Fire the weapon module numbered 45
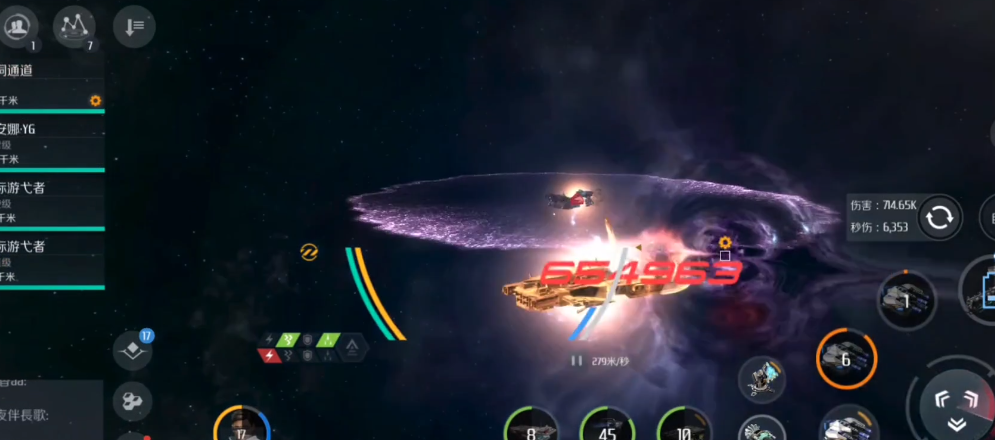This screenshot has height=440, width=995. (607, 427)
